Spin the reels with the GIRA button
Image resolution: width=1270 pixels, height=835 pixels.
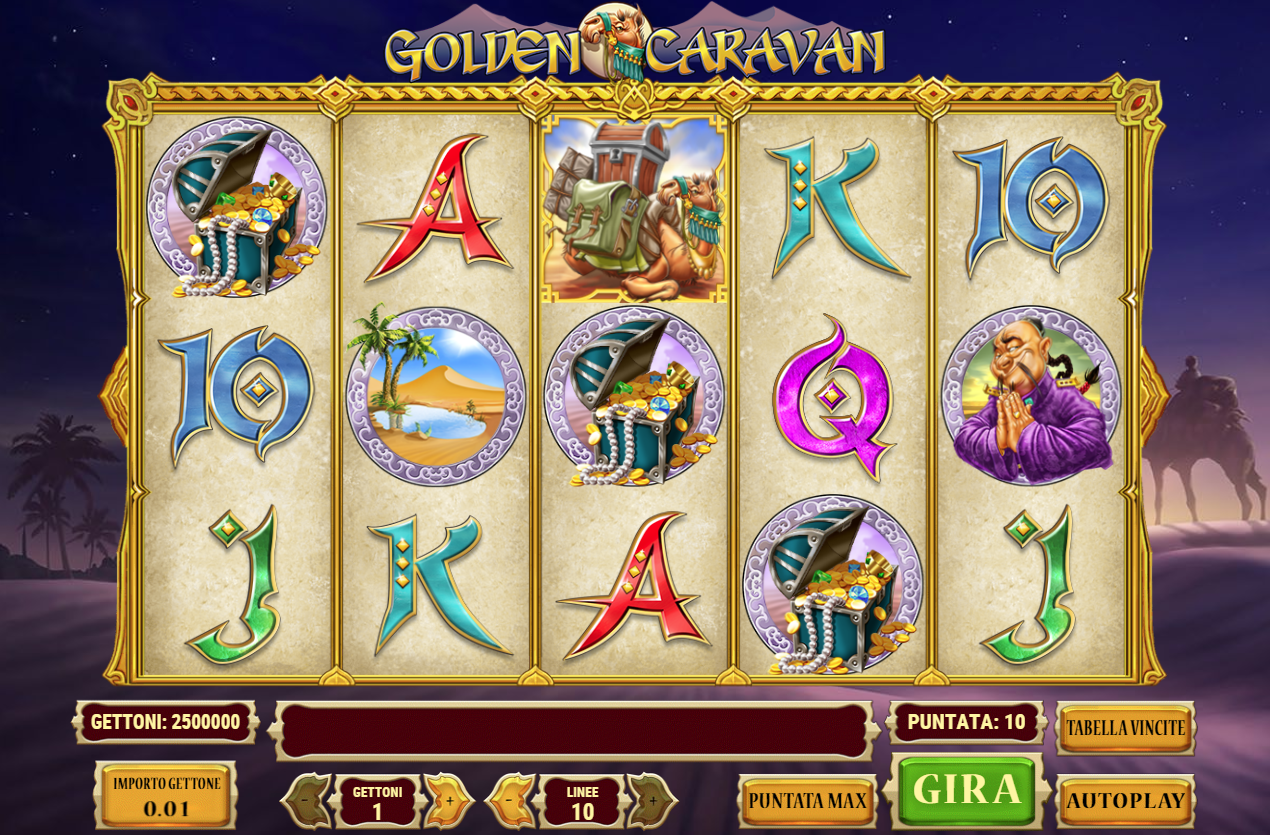point(966,790)
